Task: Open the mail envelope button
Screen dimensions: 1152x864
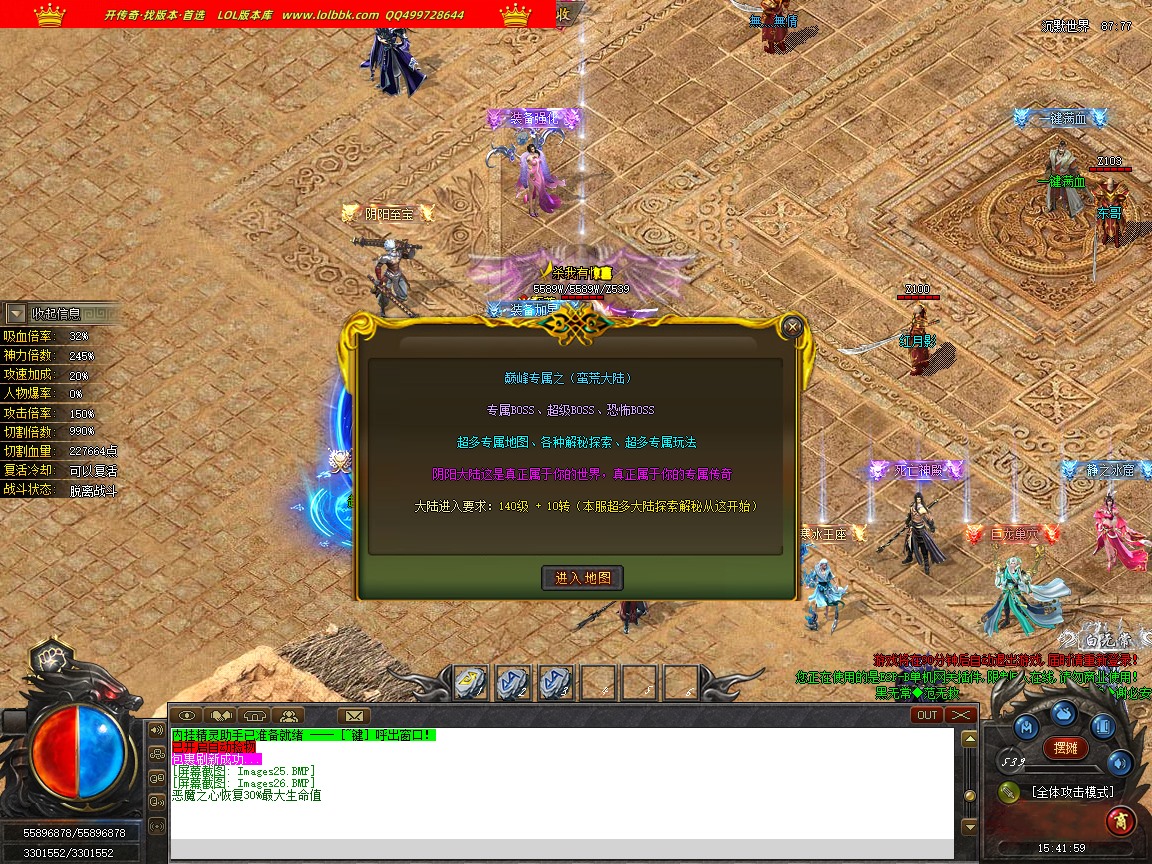Action: tap(353, 715)
